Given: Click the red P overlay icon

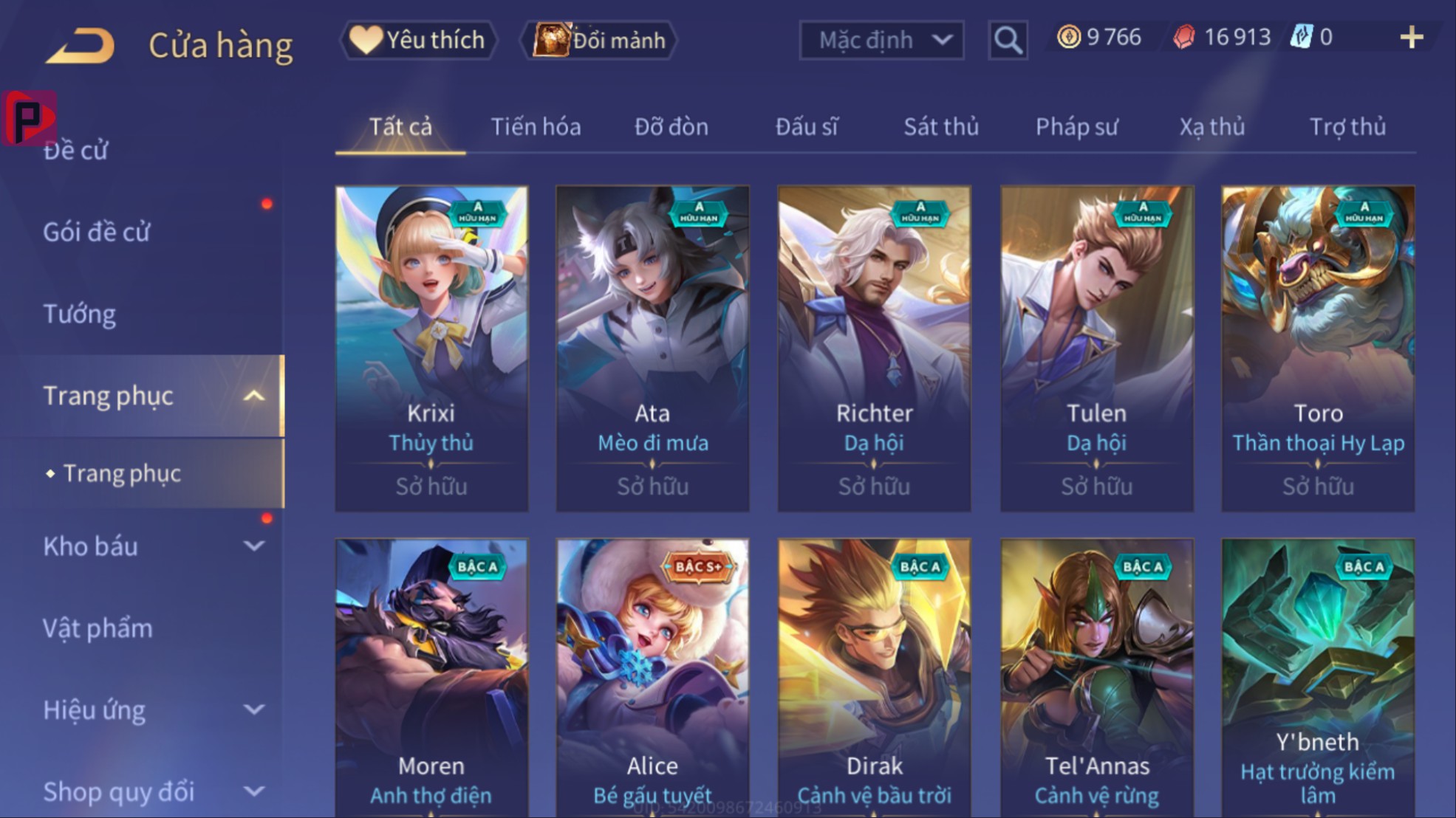Looking at the screenshot, I should coord(29,118).
